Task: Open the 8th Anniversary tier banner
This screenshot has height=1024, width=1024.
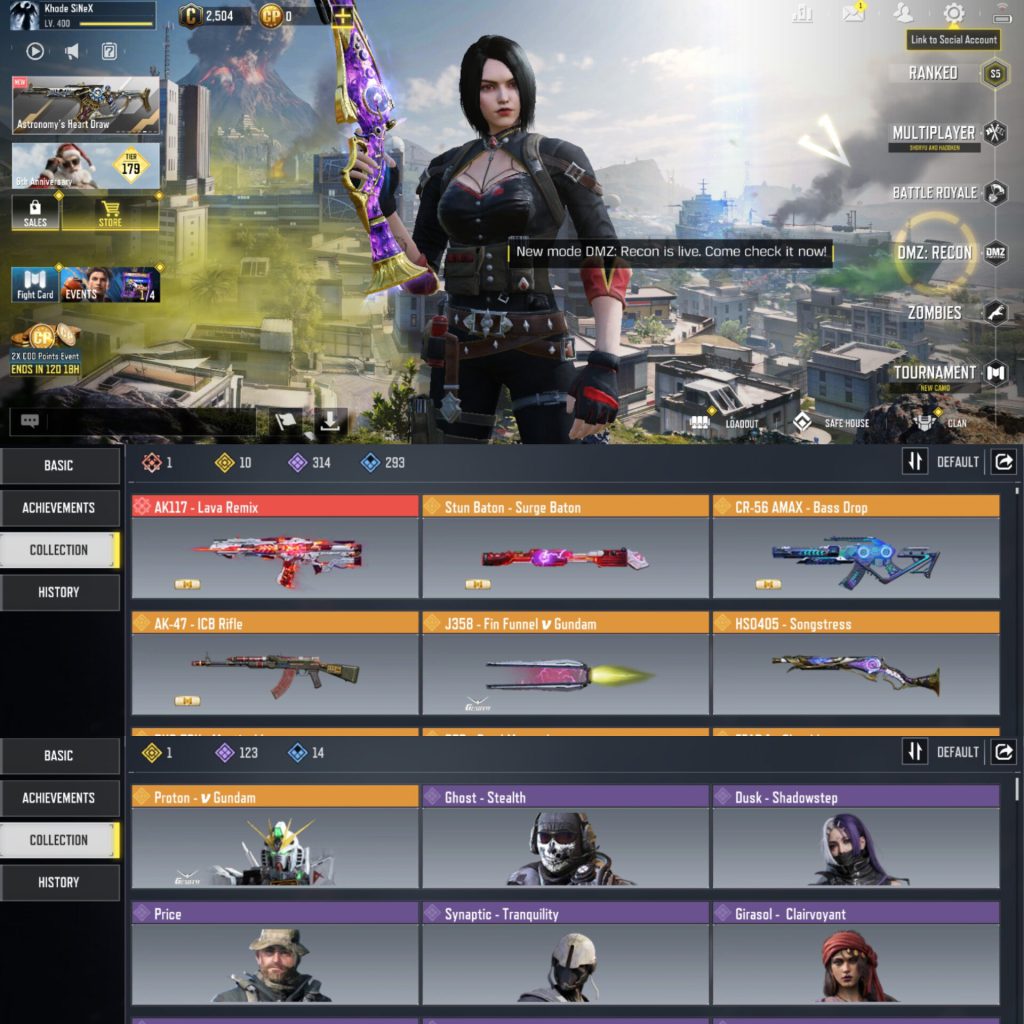Action: [85, 166]
